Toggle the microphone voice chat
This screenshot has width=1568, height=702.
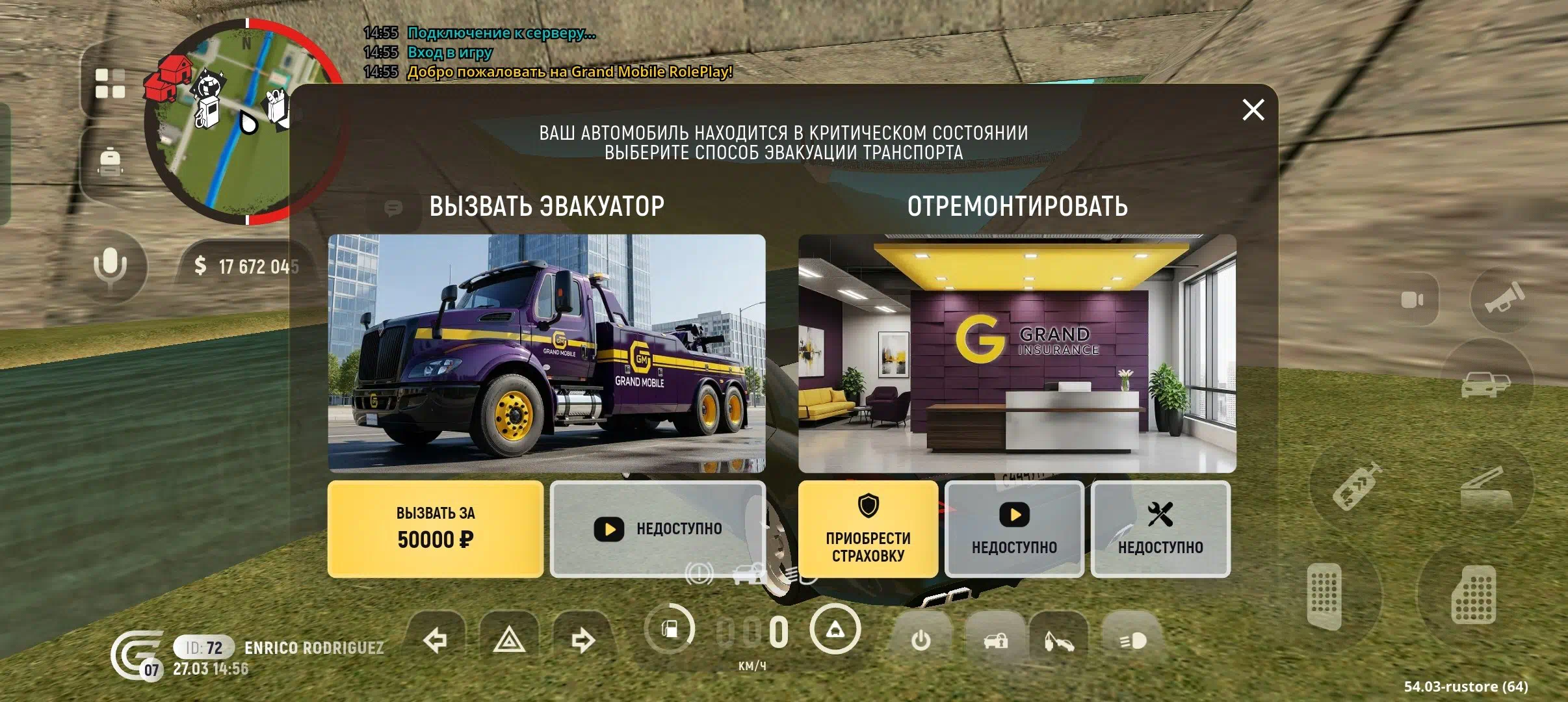pyautogui.click(x=110, y=266)
